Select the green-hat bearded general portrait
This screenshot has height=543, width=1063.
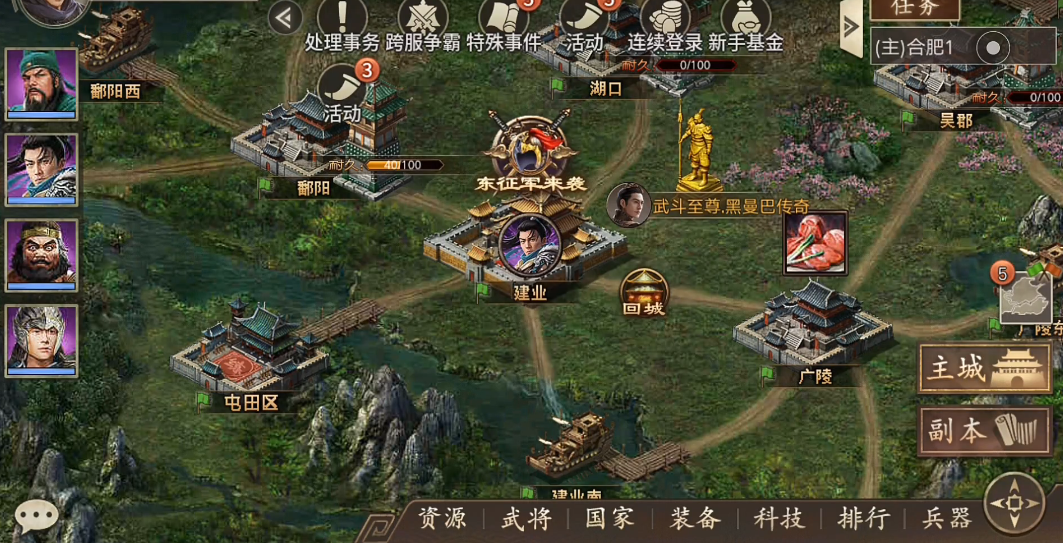pos(41,83)
